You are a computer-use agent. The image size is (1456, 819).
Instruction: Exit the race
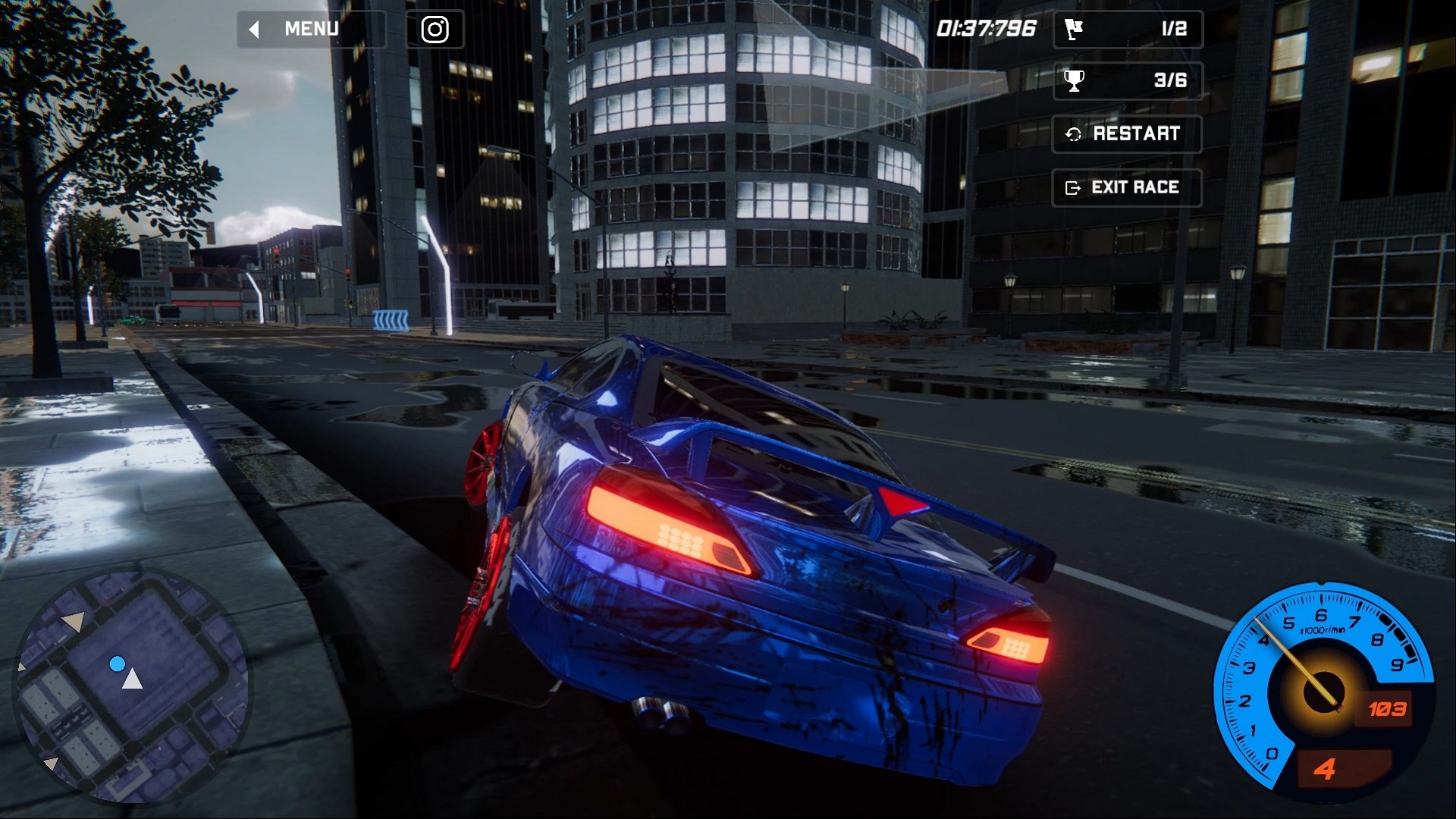coord(1126,187)
